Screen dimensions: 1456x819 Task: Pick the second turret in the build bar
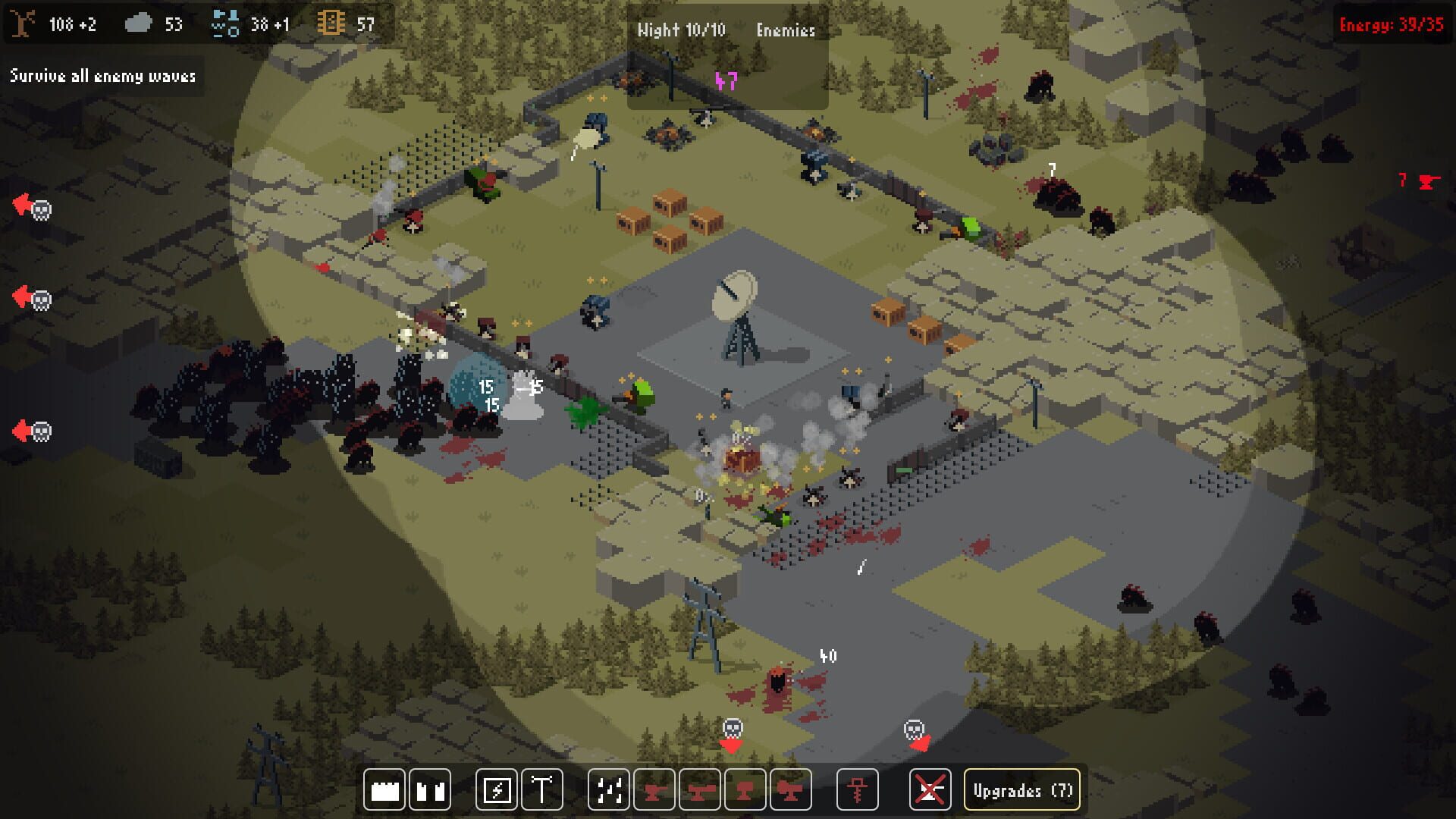[701, 790]
